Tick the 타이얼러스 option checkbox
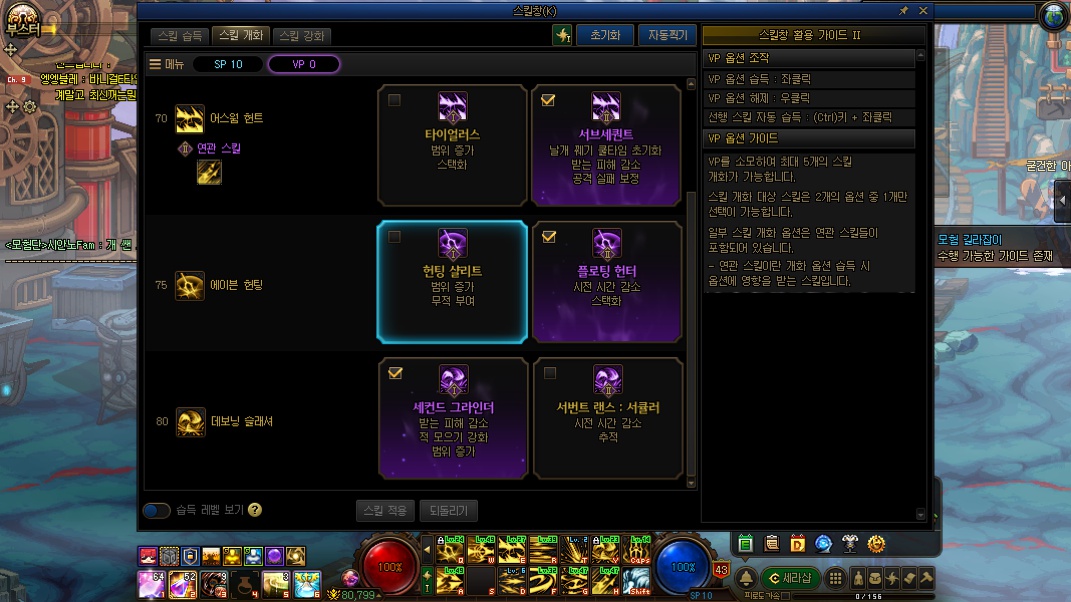The height and width of the screenshot is (602, 1071). (395, 100)
